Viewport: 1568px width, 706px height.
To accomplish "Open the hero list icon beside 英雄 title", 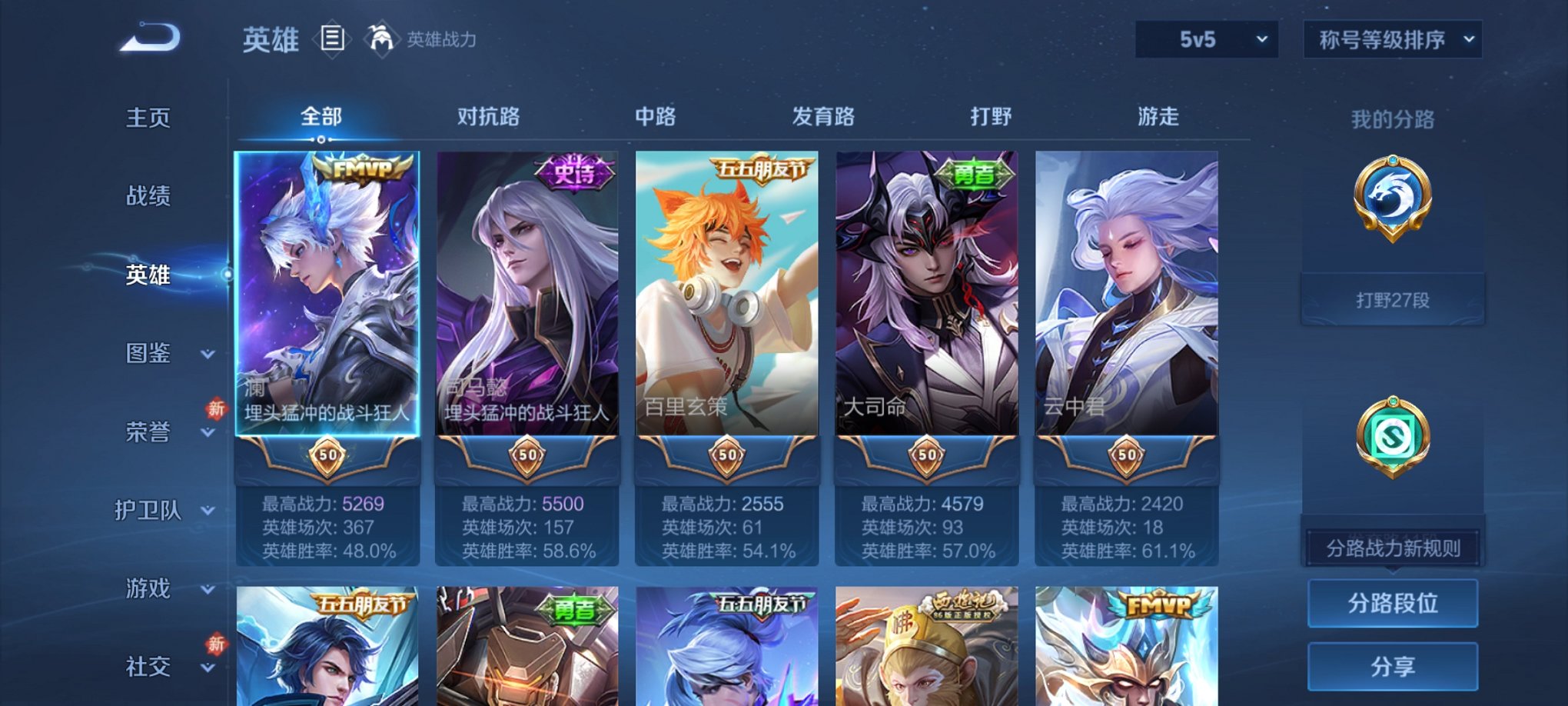I will click(334, 39).
